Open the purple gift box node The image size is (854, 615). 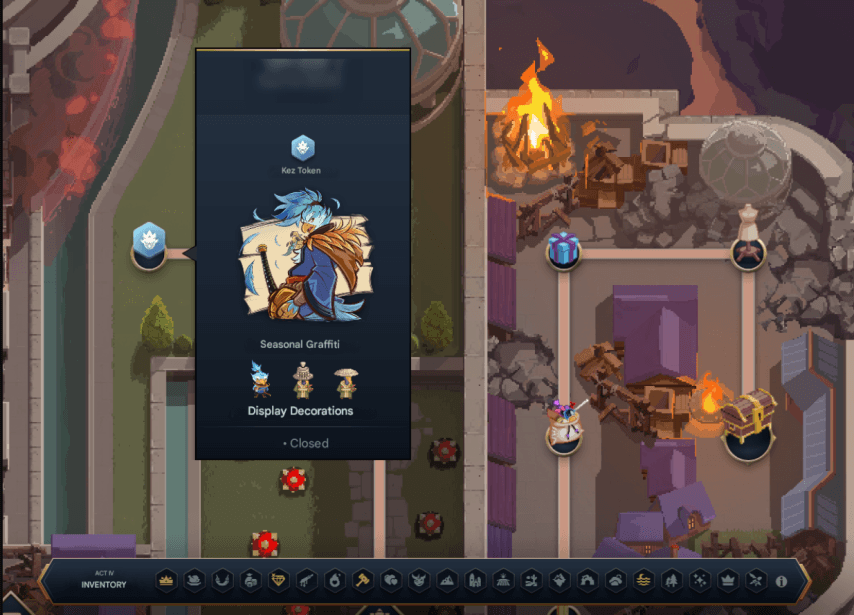[x=564, y=248]
